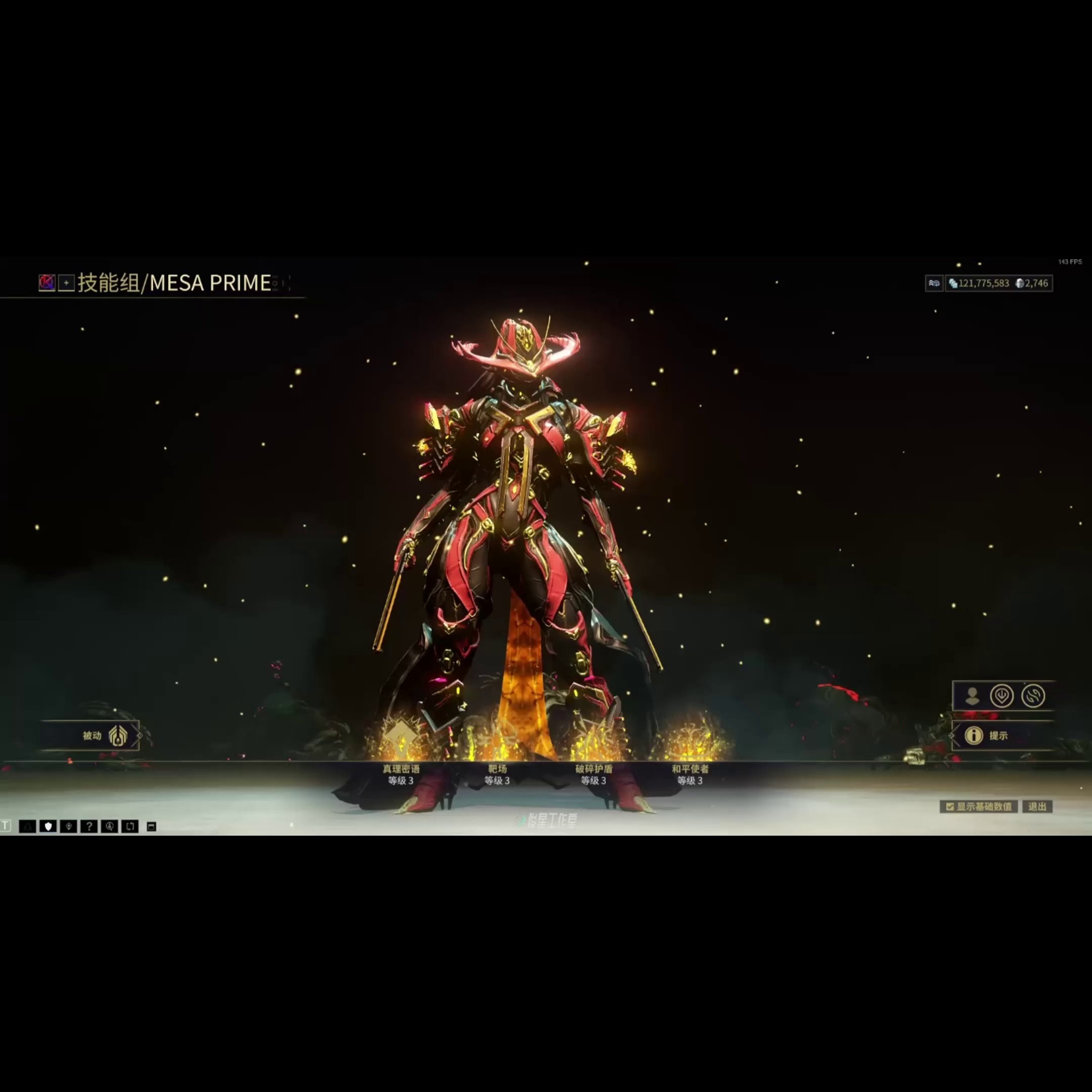Select the 和平使者 ability entry
This screenshot has width=1092, height=1092.
[692, 768]
